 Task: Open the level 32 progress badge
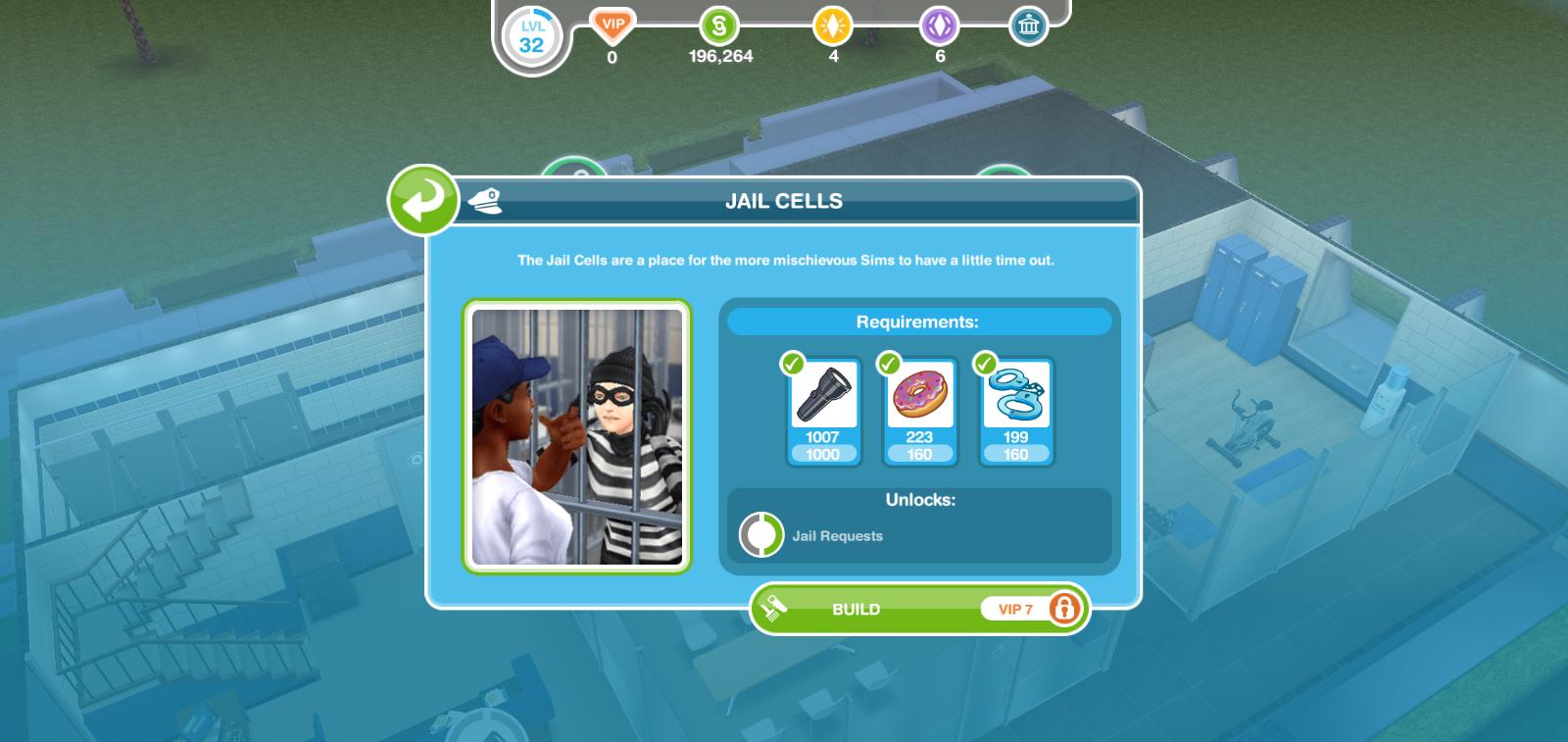pos(531,36)
